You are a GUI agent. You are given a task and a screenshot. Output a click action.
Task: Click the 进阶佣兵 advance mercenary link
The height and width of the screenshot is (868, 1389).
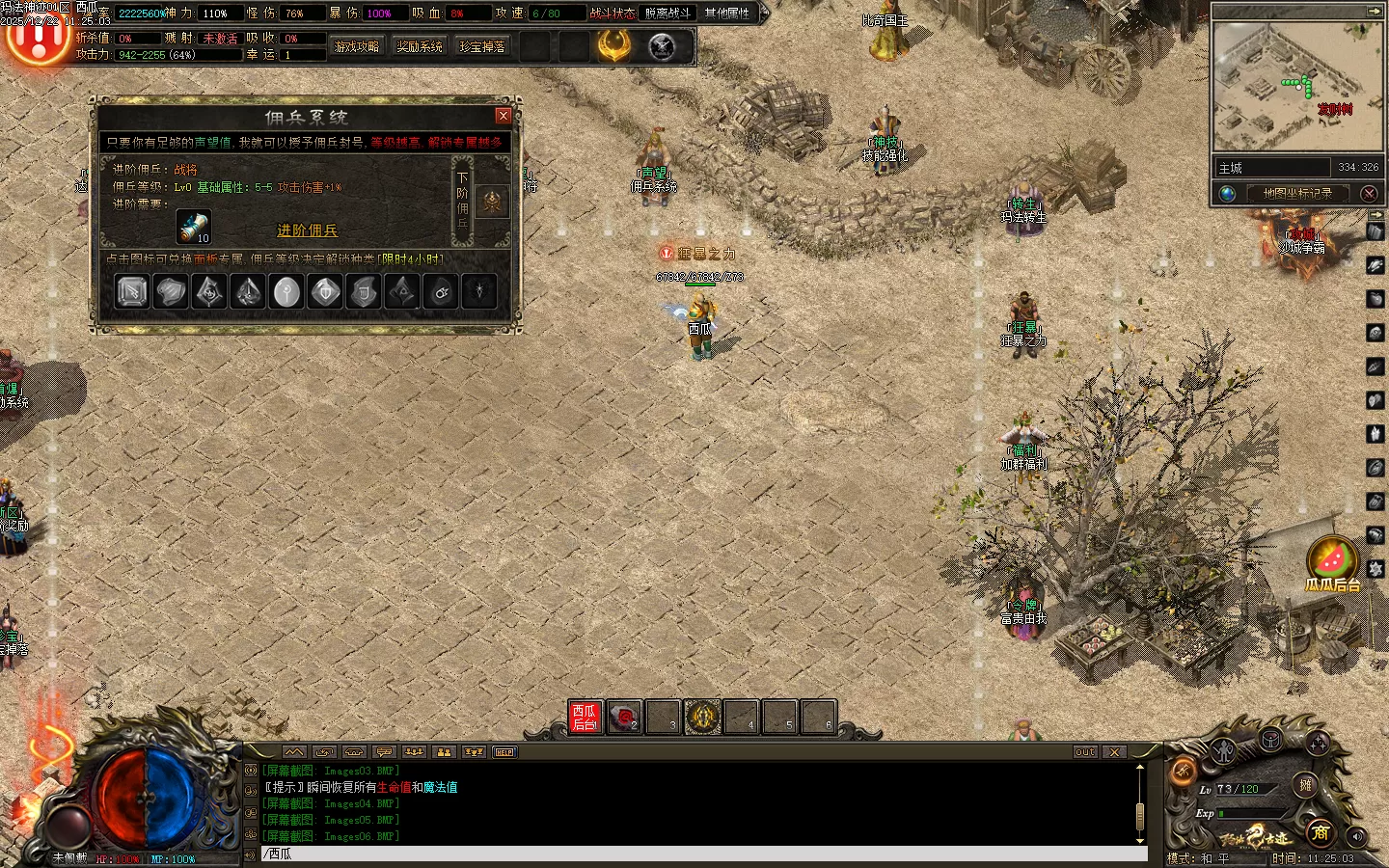307,231
